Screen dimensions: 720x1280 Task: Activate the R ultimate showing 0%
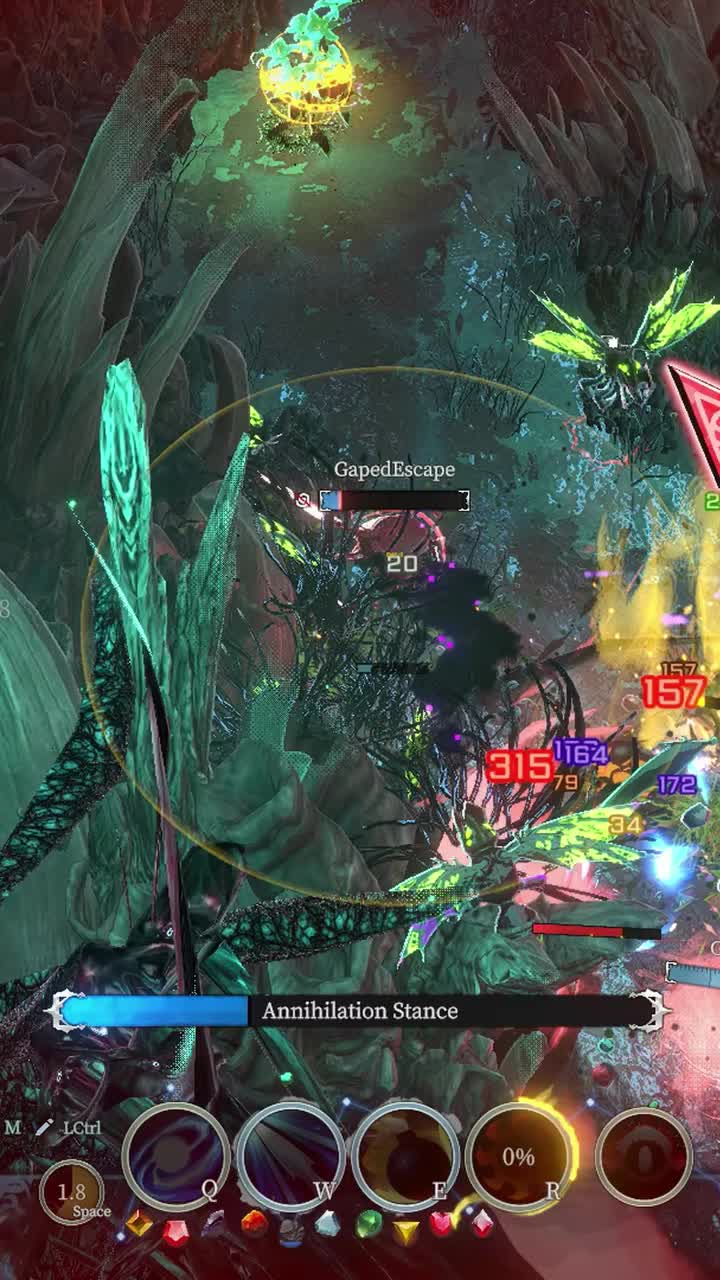(x=519, y=1156)
